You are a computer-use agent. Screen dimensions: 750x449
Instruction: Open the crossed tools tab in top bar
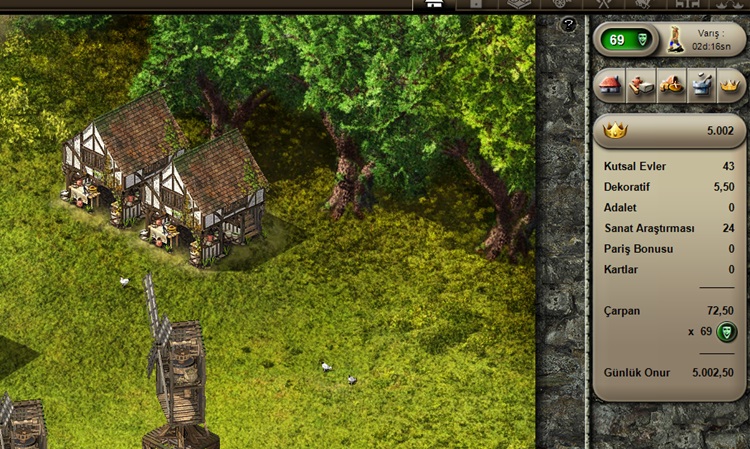(603, 4)
